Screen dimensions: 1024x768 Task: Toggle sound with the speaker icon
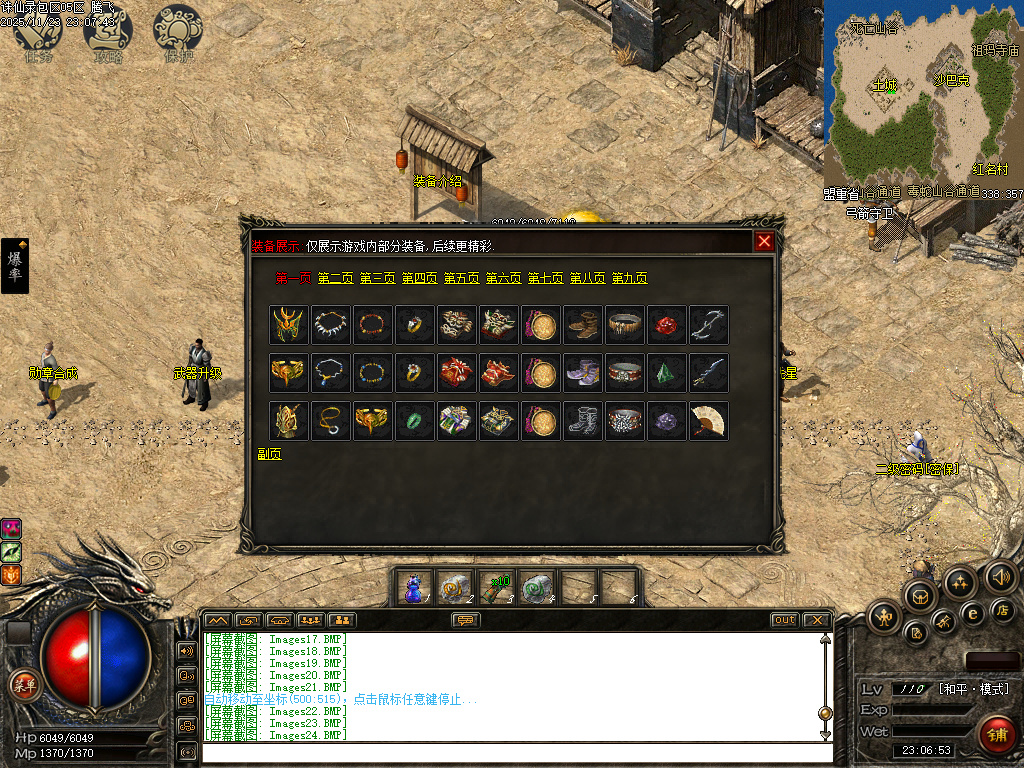(1000, 577)
